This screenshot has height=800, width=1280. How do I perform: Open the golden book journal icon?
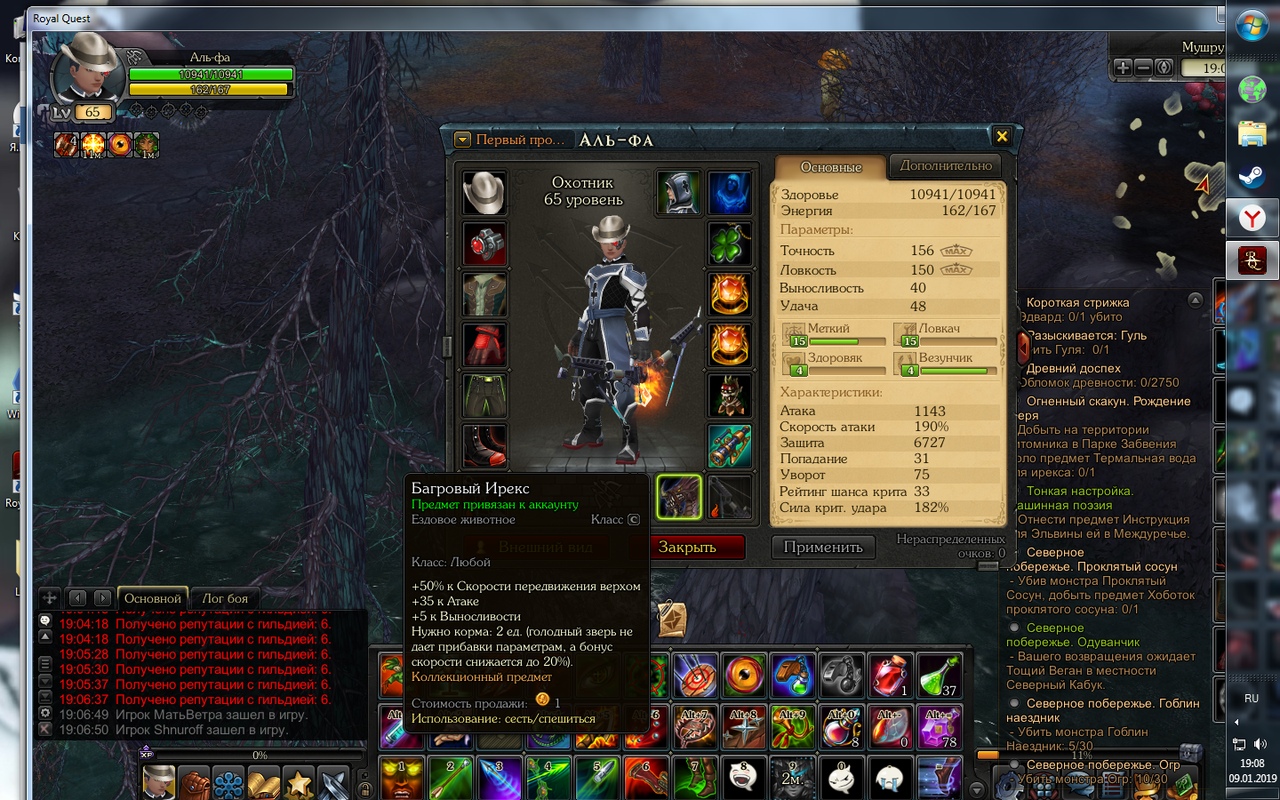(264, 782)
